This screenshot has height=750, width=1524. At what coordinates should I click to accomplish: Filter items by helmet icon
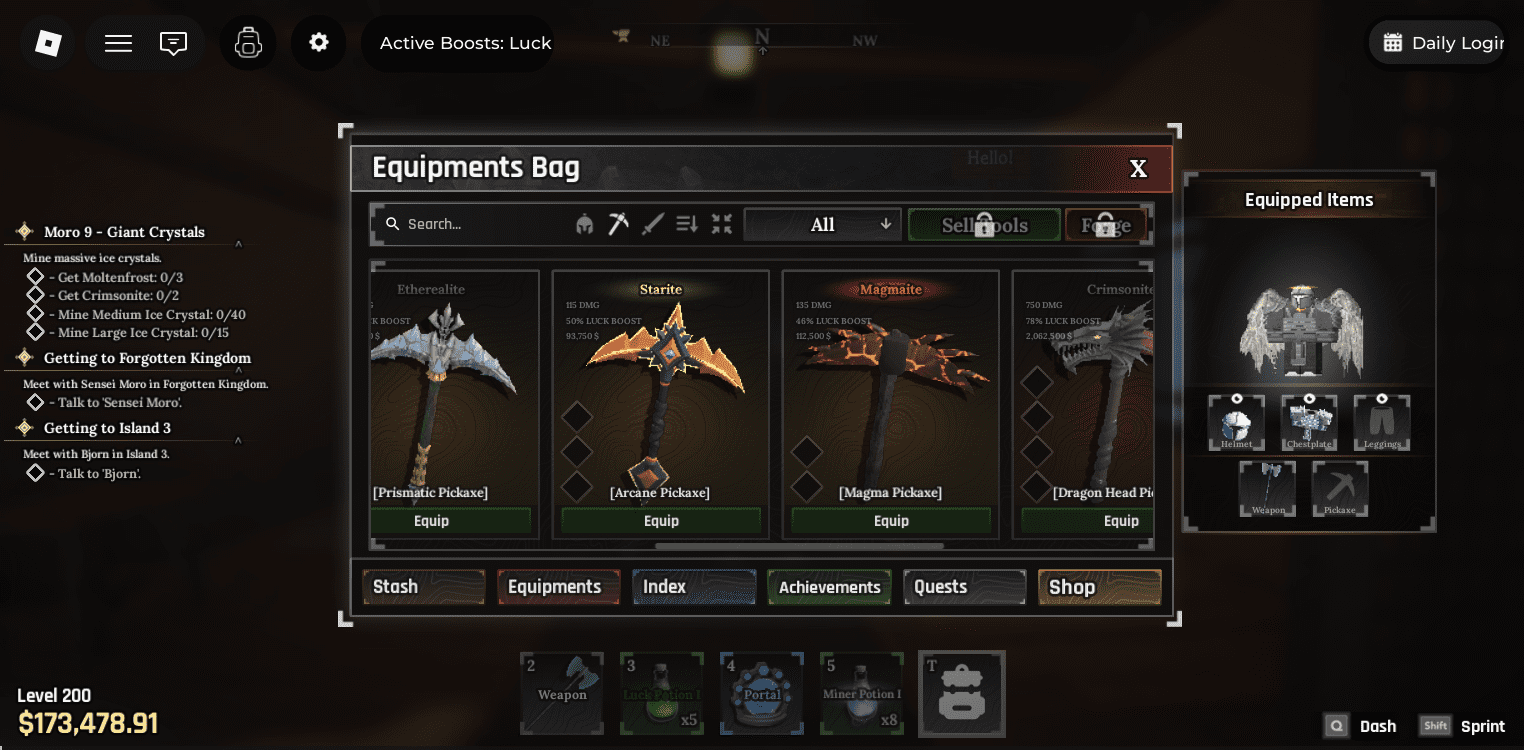coord(585,225)
